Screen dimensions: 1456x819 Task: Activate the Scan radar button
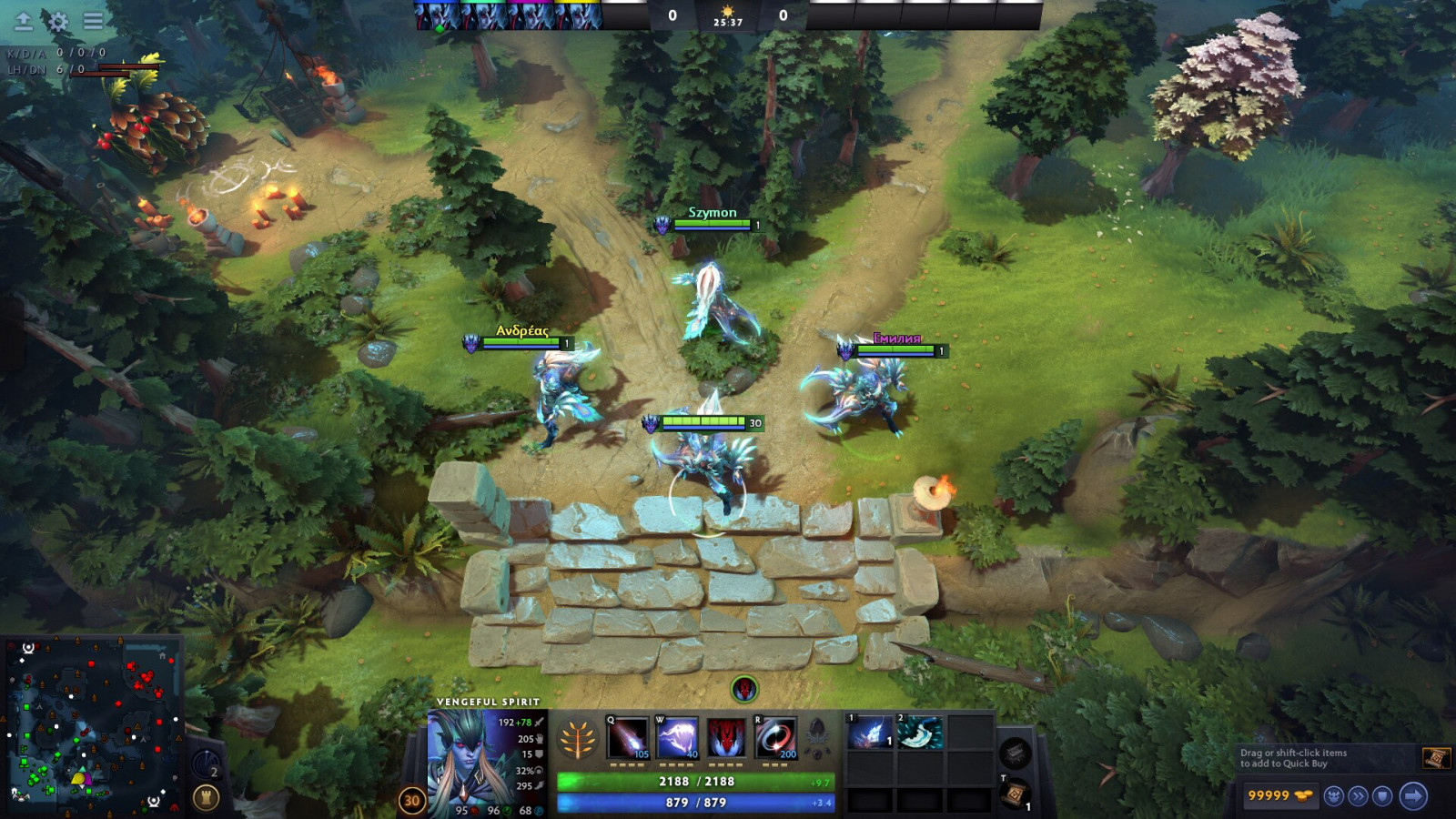point(206,764)
